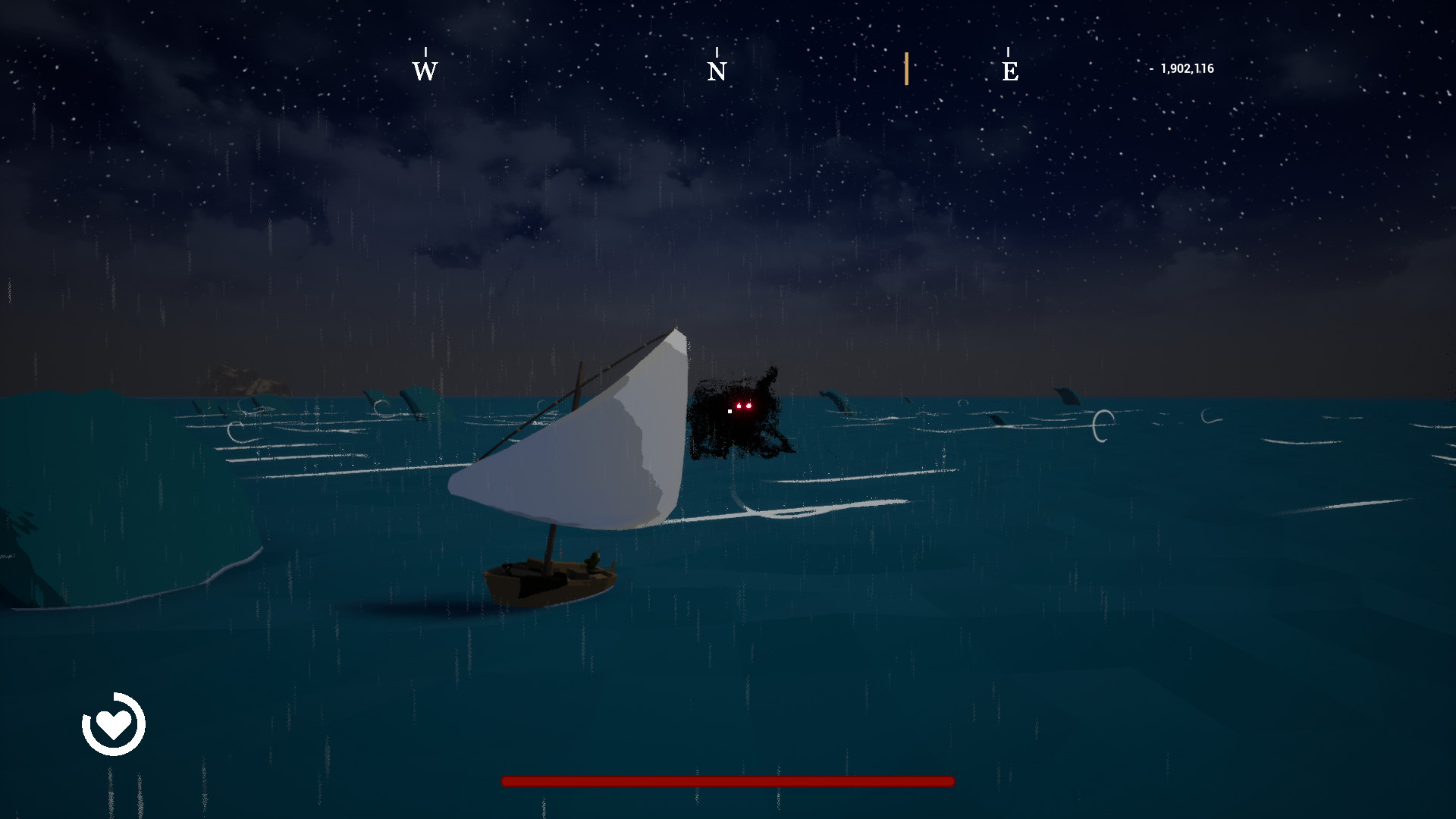
Task: Click the W compass marker
Action: (x=425, y=72)
